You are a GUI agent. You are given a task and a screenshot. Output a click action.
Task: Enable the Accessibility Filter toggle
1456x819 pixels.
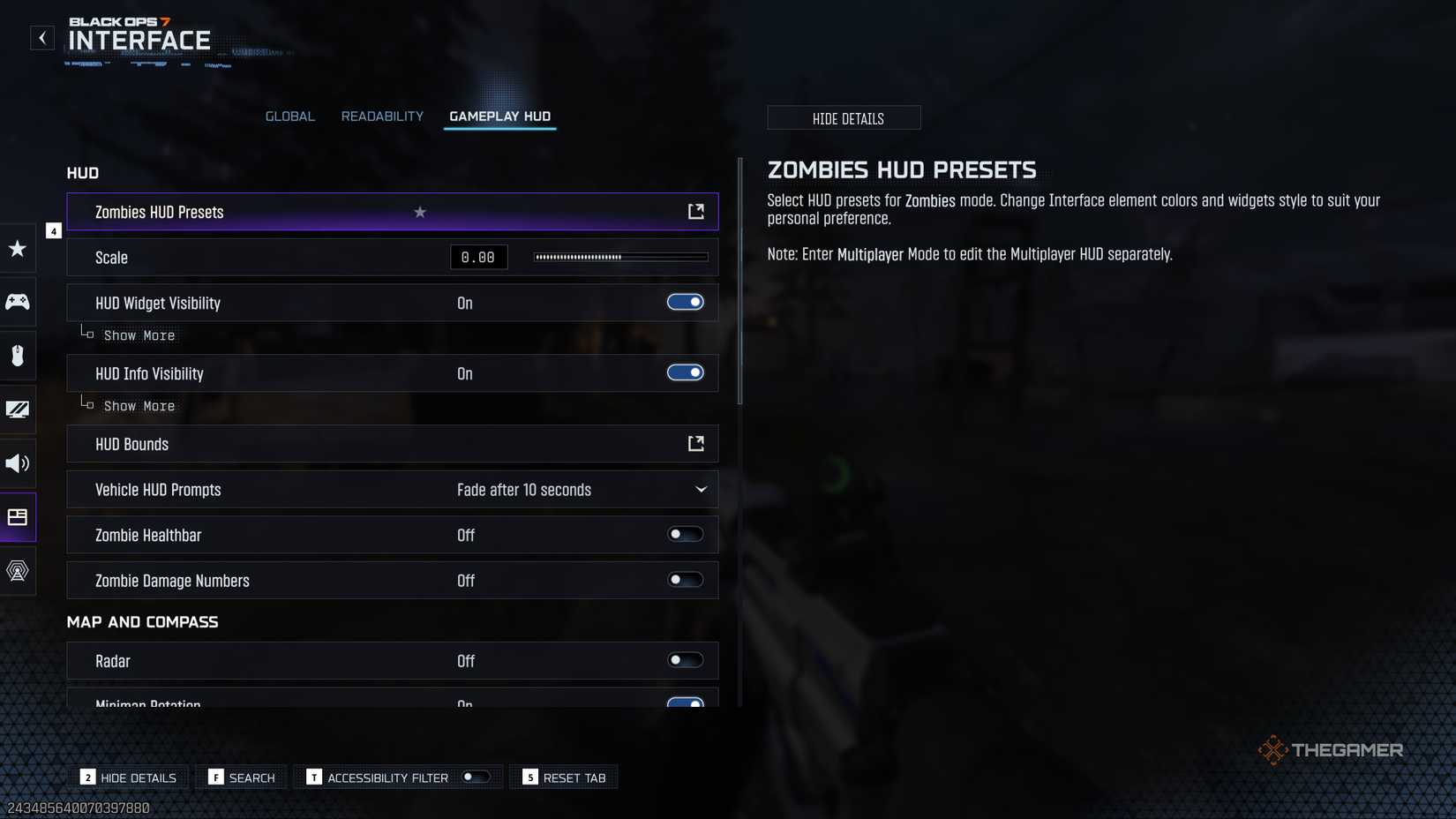coord(476,778)
